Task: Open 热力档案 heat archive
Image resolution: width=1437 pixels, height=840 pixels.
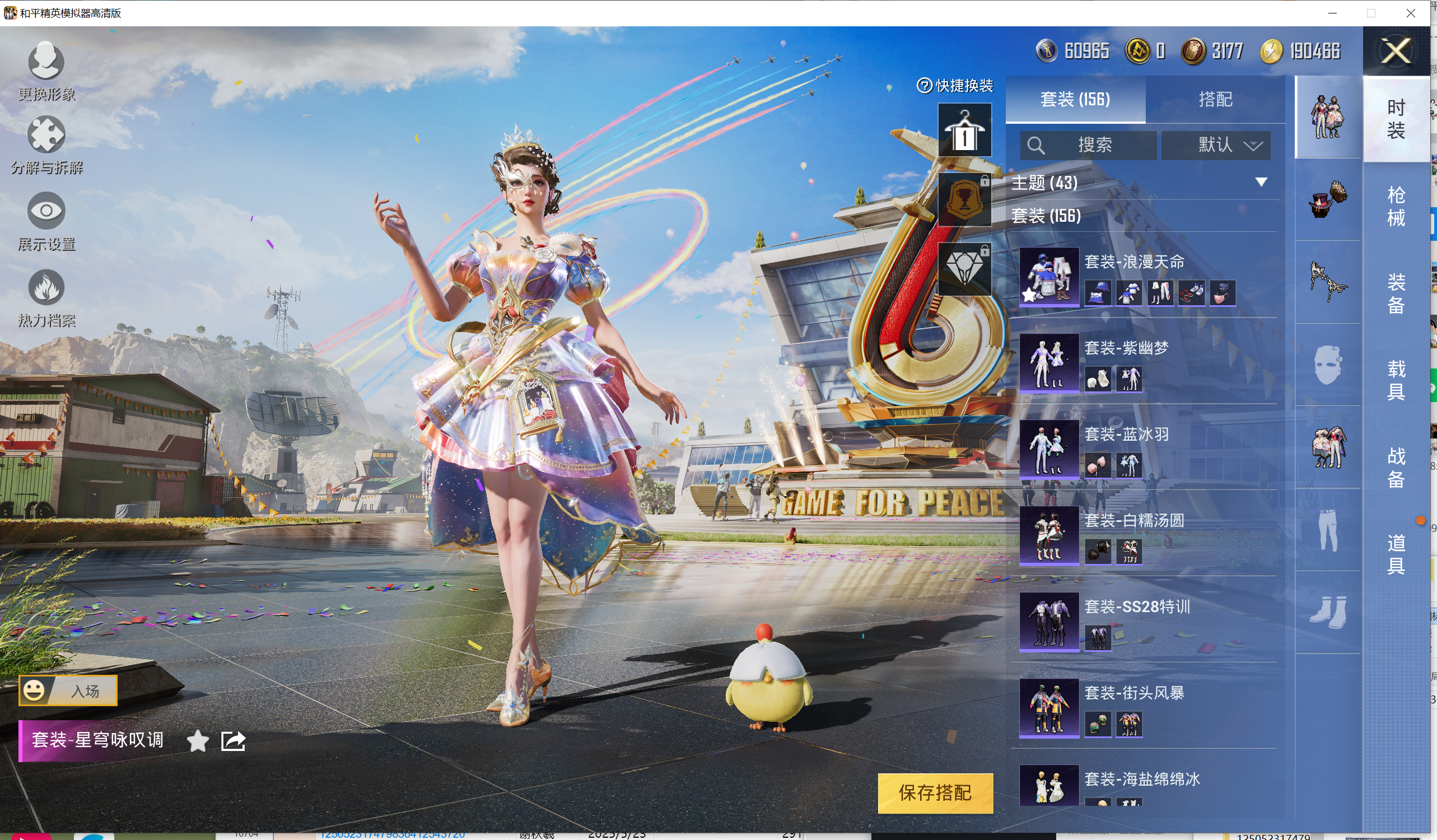Action: click(46, 298)
